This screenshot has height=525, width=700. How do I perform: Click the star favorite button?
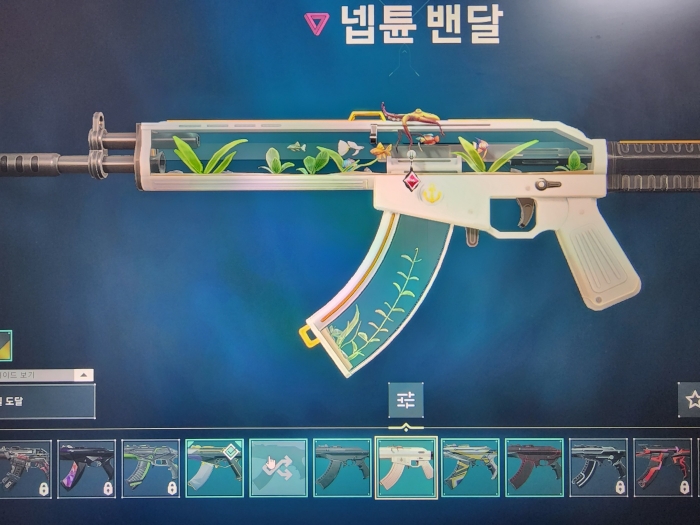tap(689, 399)
